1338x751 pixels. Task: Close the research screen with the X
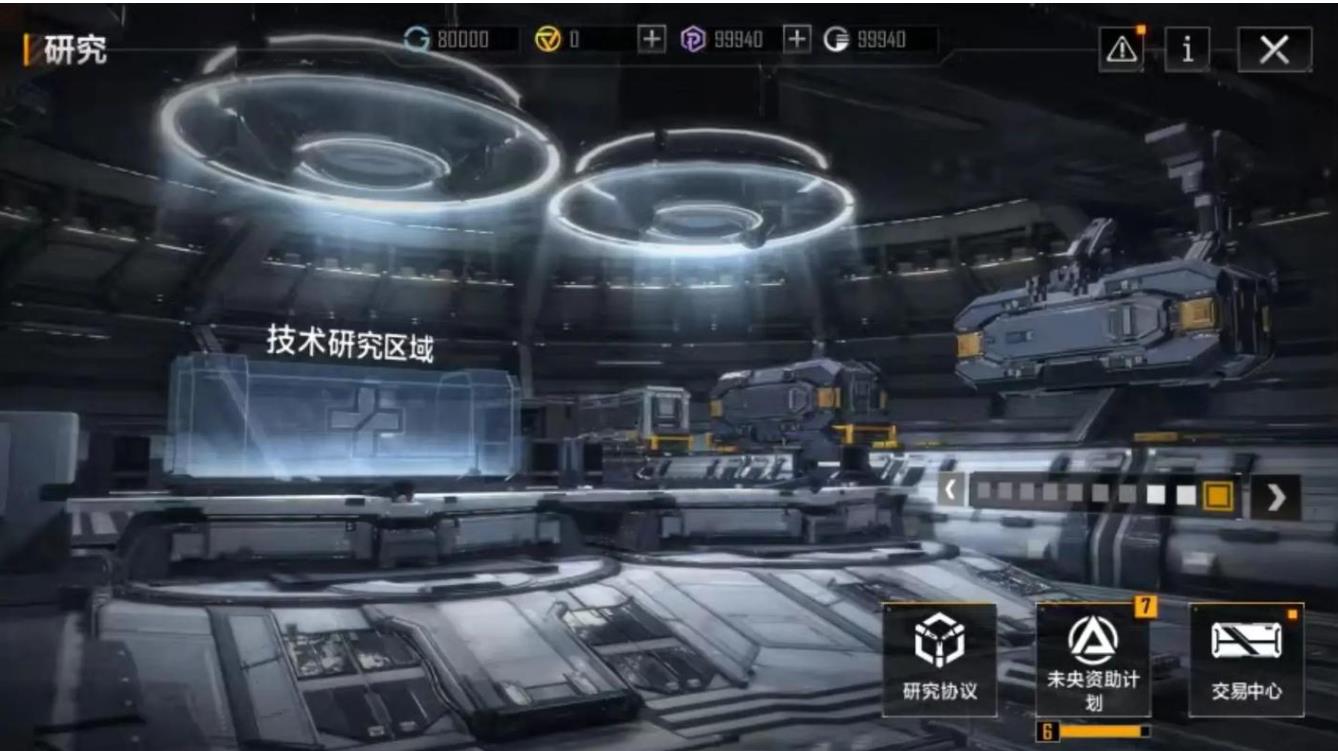coord(1274,49)
